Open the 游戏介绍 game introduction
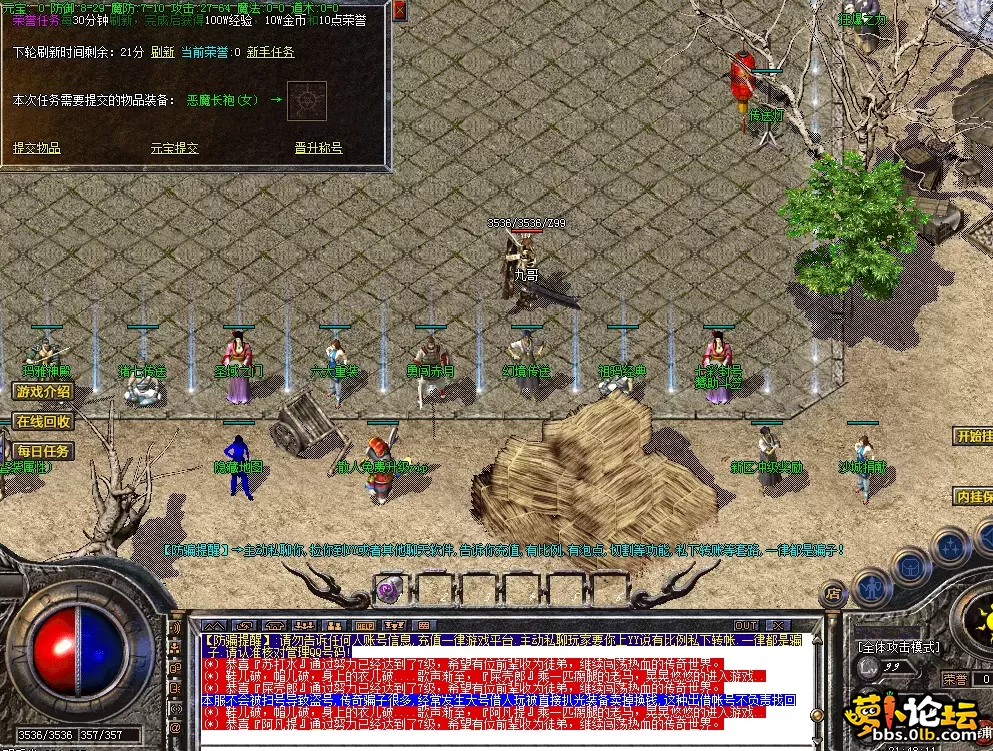This screenshot has width=993, height=751. click(x=43, y=392)
